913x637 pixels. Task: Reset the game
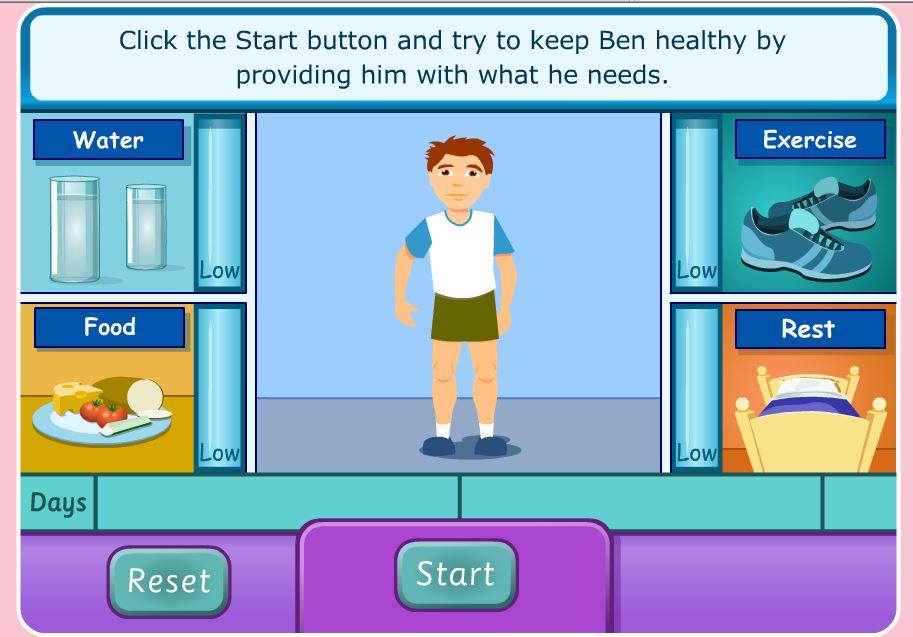tap(169, 580)
